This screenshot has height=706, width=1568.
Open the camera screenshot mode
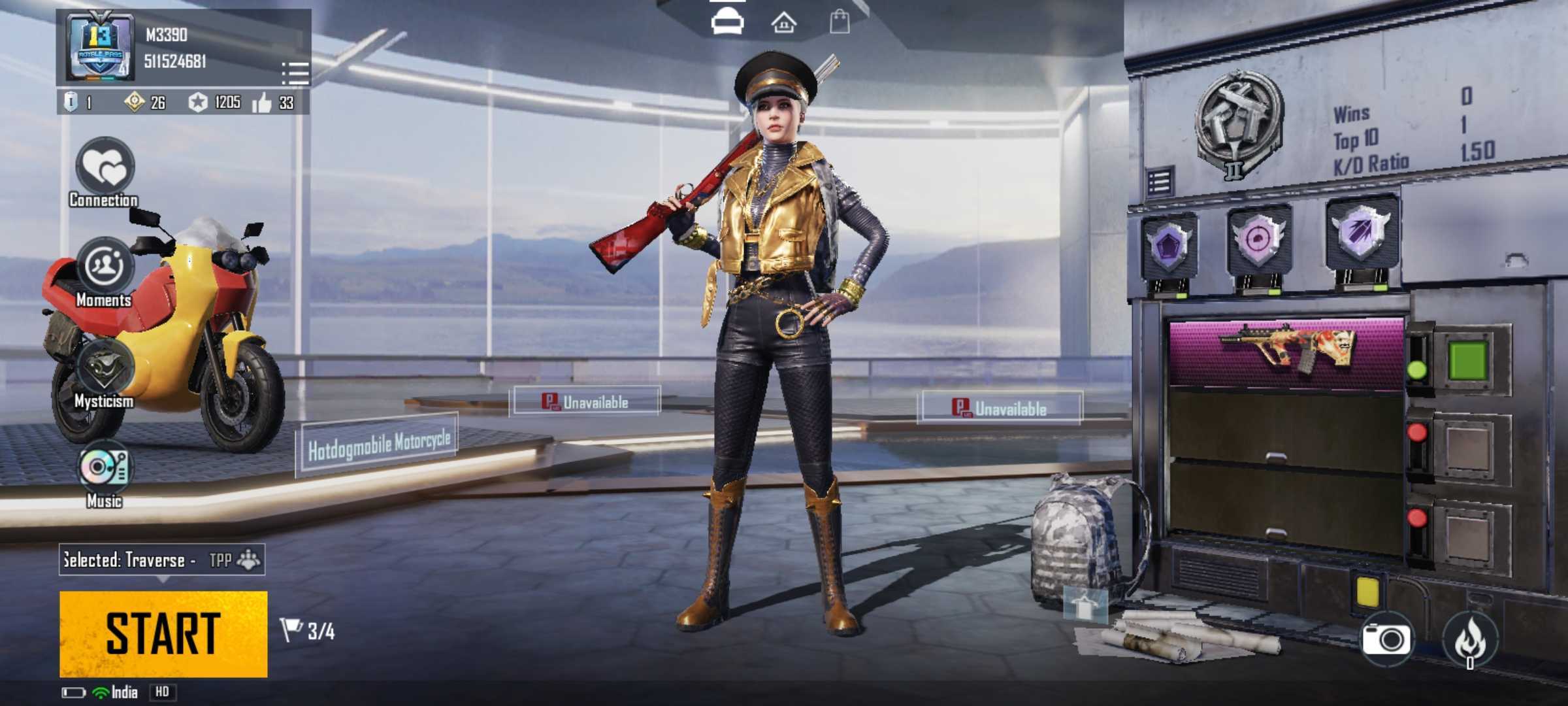click(x=1386, y=638)
